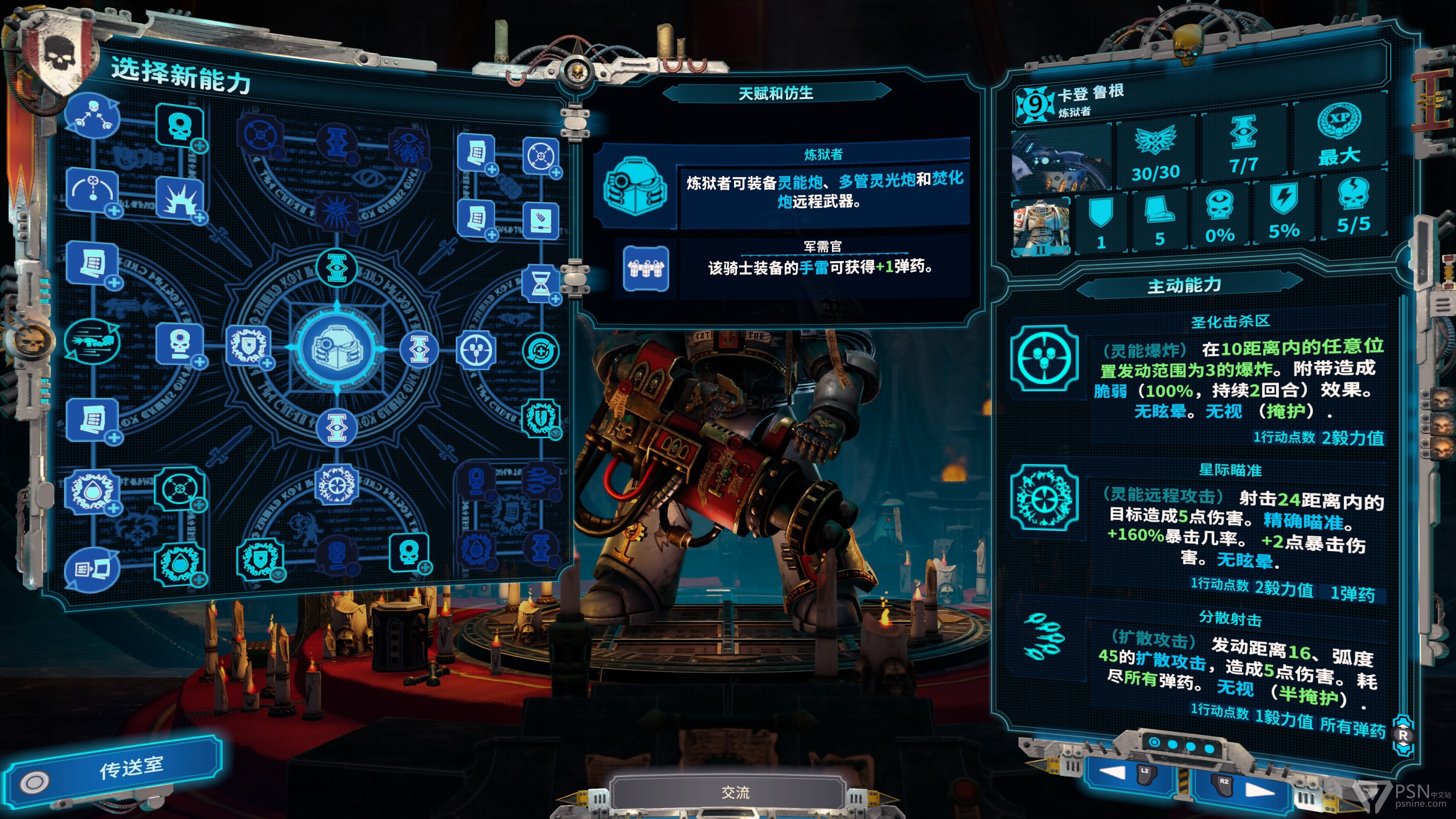Click the 交流 button
This screenshot has height=819, width=1456.
[735, 792]
